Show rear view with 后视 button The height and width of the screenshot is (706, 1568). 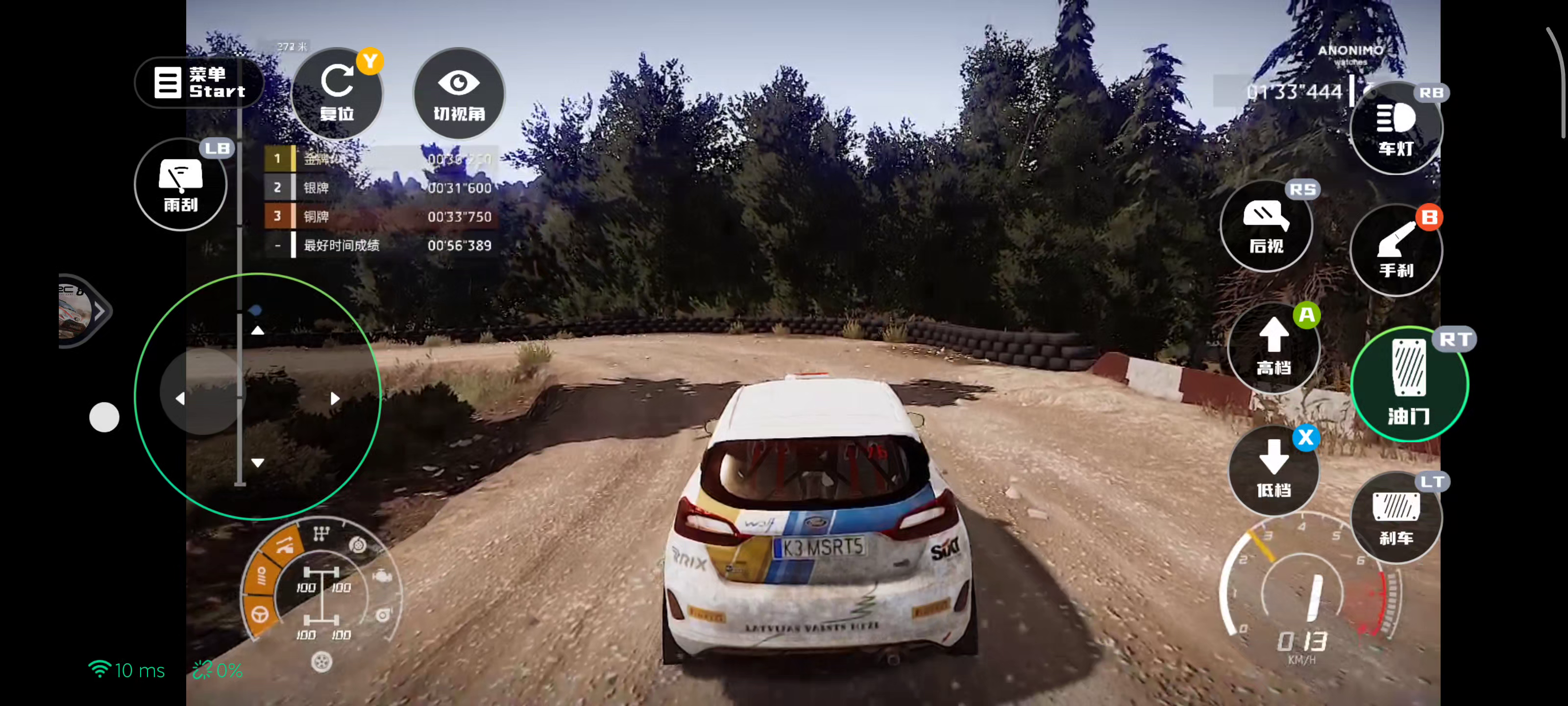point(1266,226)
